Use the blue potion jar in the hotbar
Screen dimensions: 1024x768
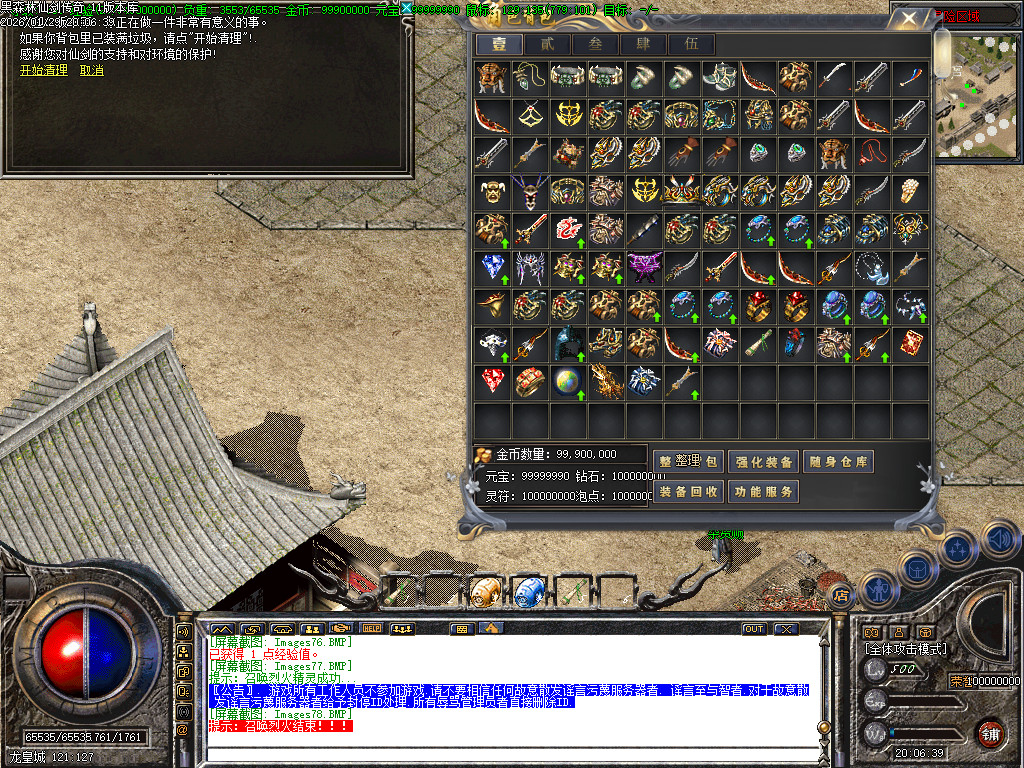click(528, 591)
